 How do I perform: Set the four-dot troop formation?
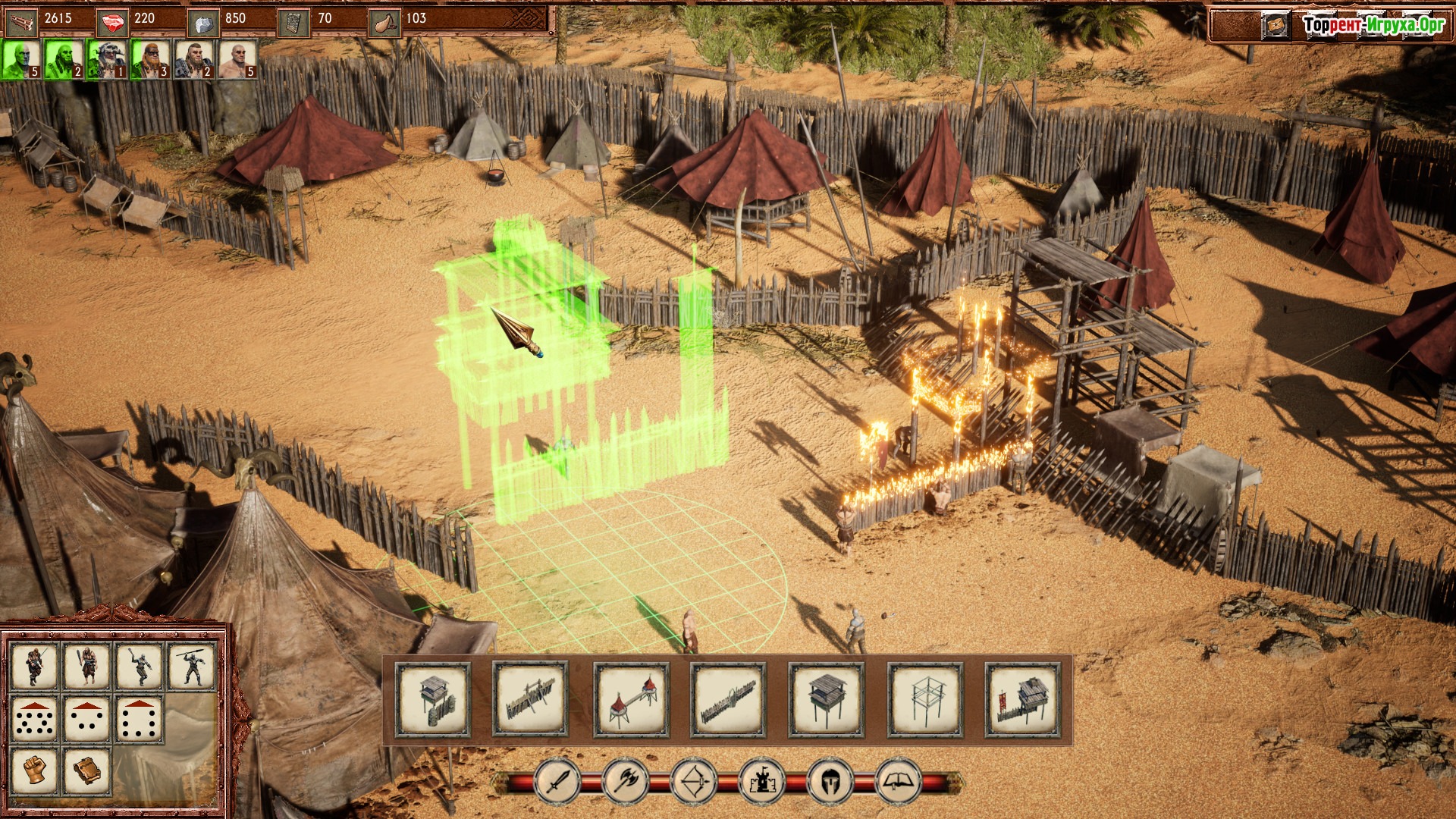[x=87, y=717]
